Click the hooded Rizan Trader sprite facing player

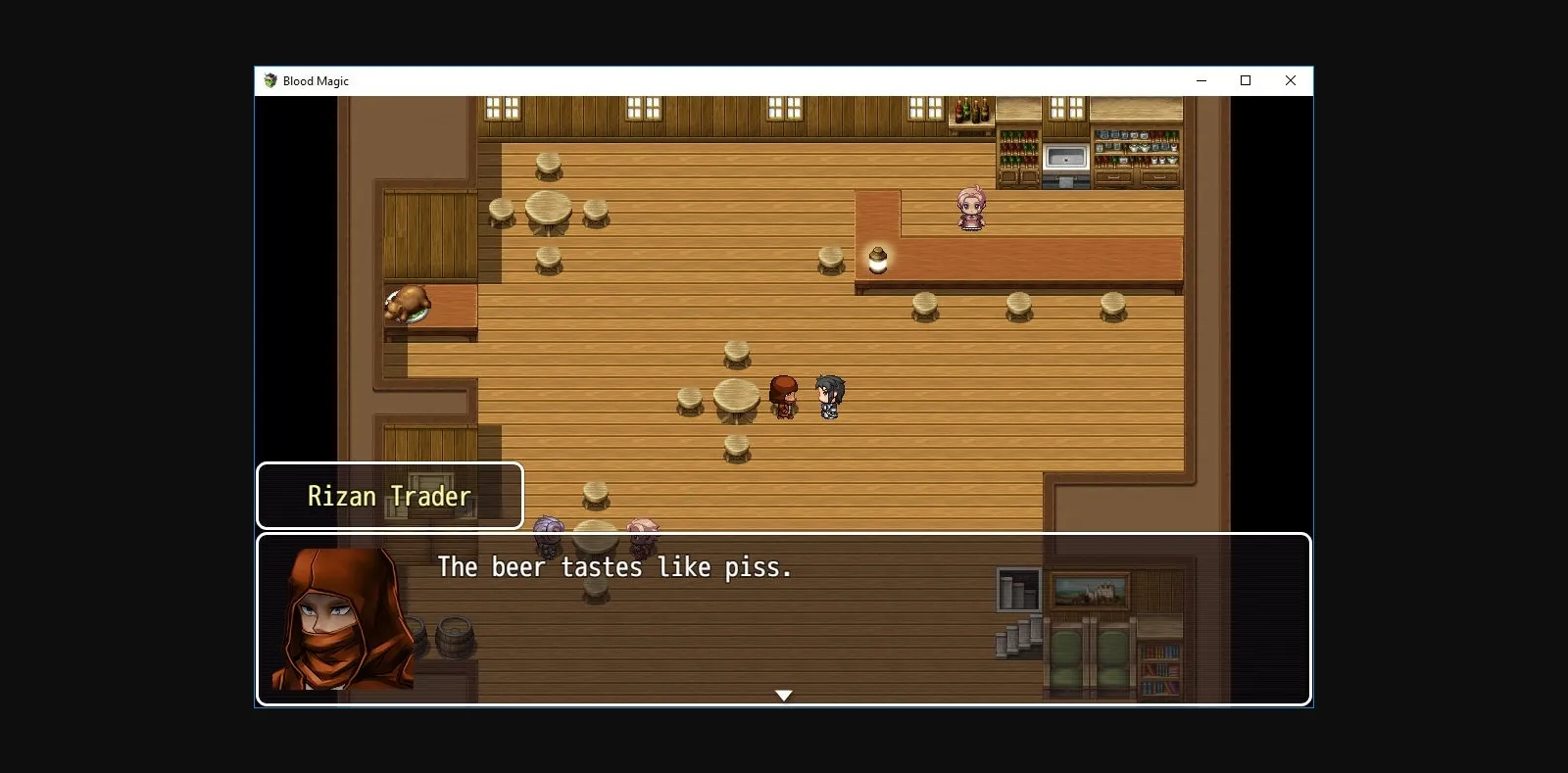782,394
